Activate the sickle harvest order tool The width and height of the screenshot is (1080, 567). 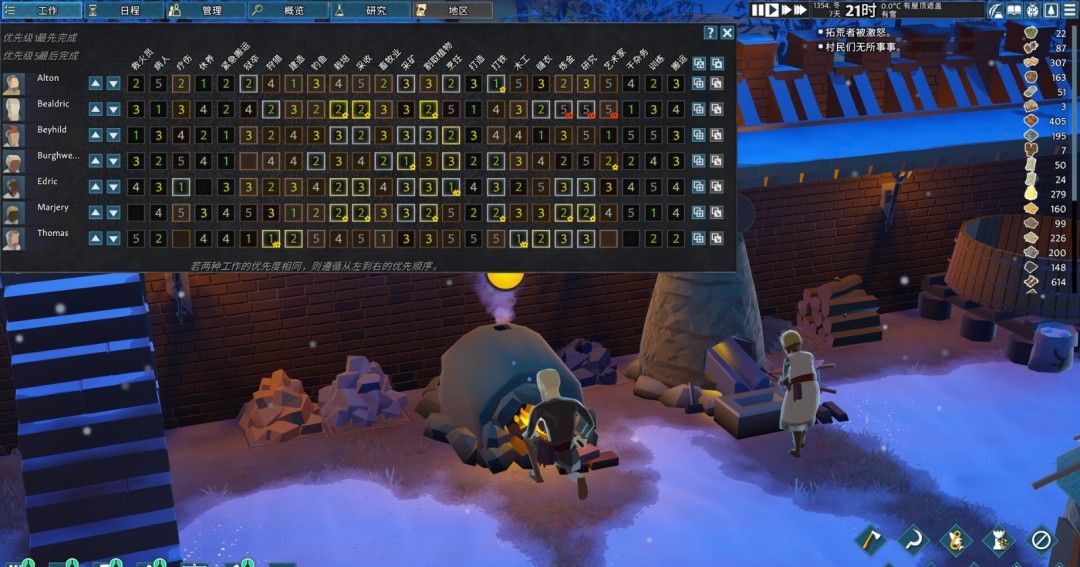pos(912,540)
